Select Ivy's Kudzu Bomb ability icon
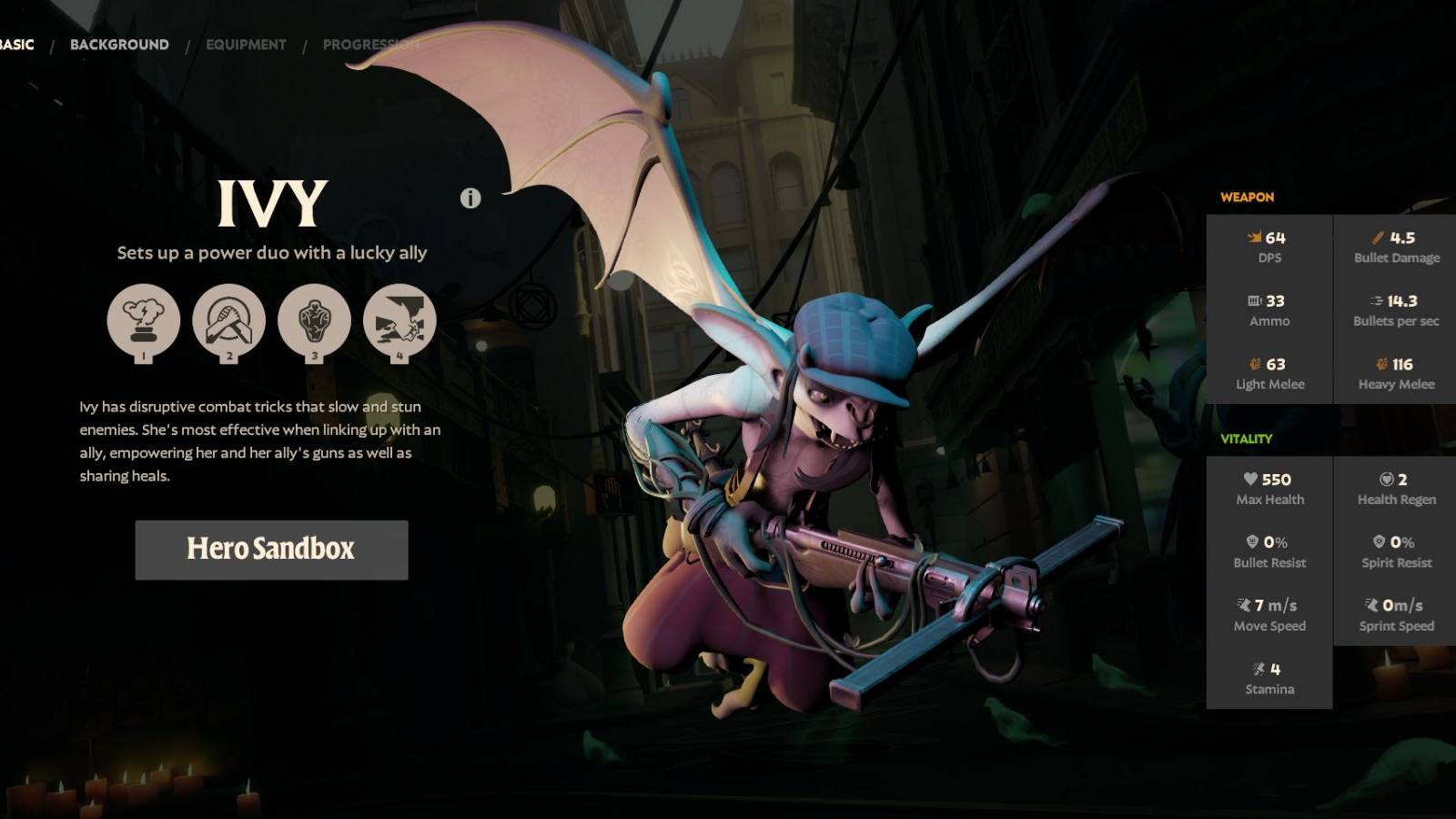 pos(143,320)
